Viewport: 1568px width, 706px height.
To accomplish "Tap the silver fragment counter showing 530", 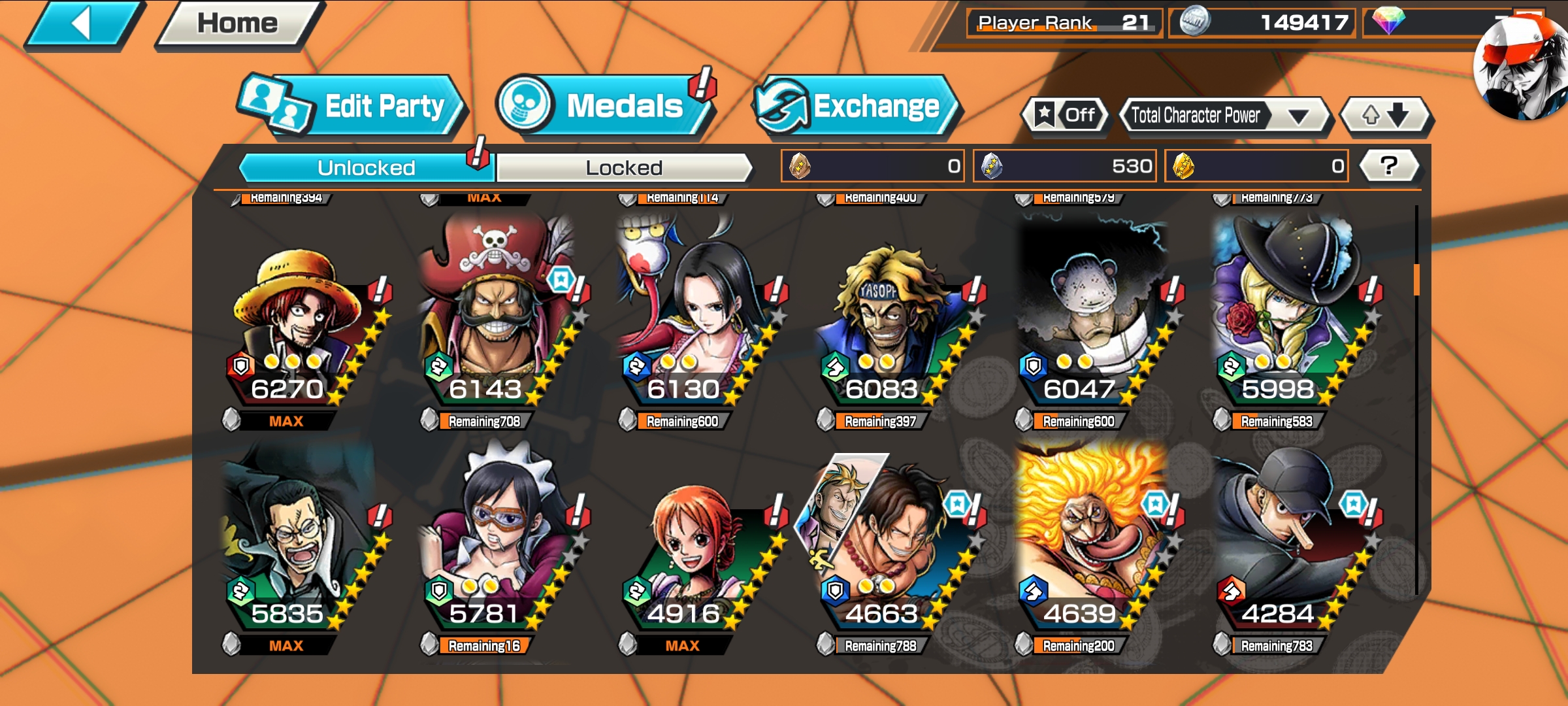I will point(1064,165).
